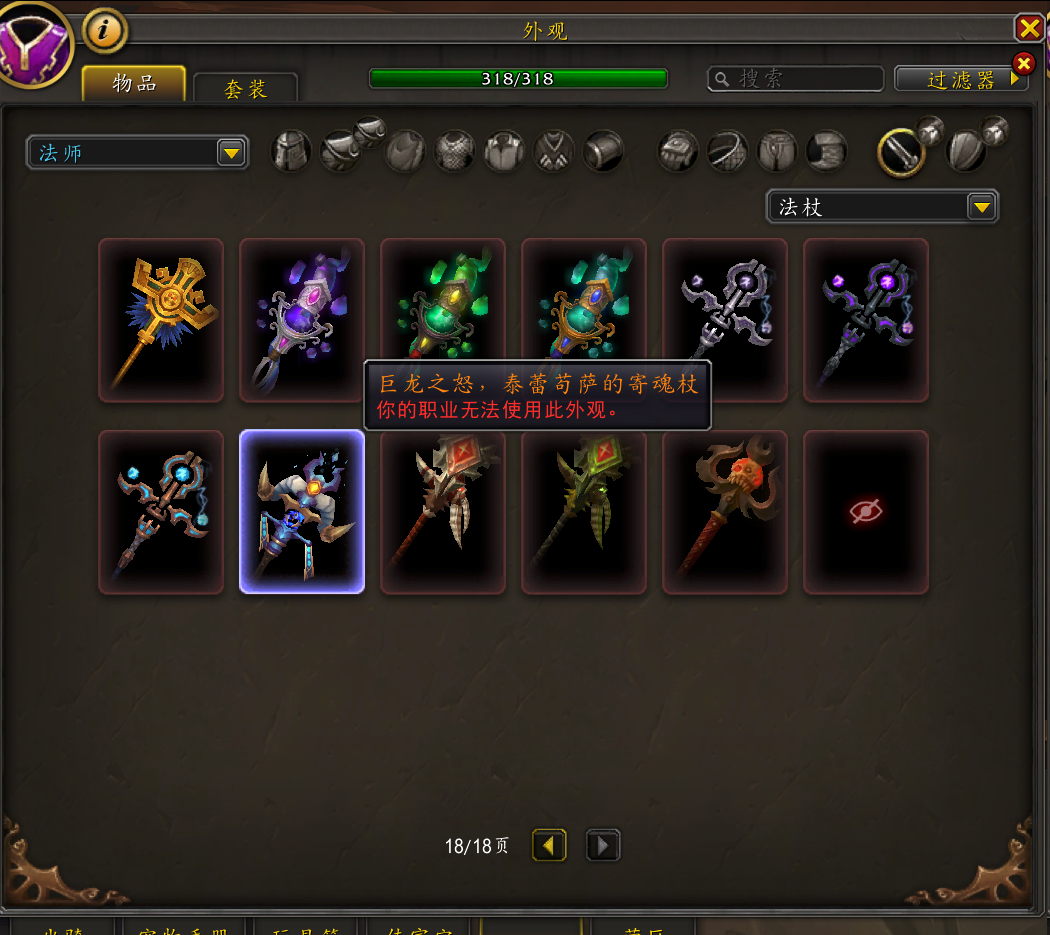Select the golden sun staff appearance

161,320
